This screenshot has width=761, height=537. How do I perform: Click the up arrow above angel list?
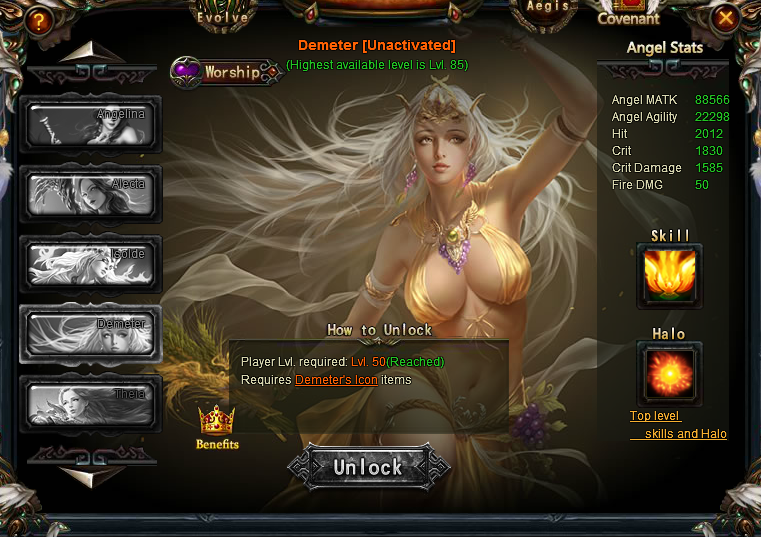click(x=92, y=54)
